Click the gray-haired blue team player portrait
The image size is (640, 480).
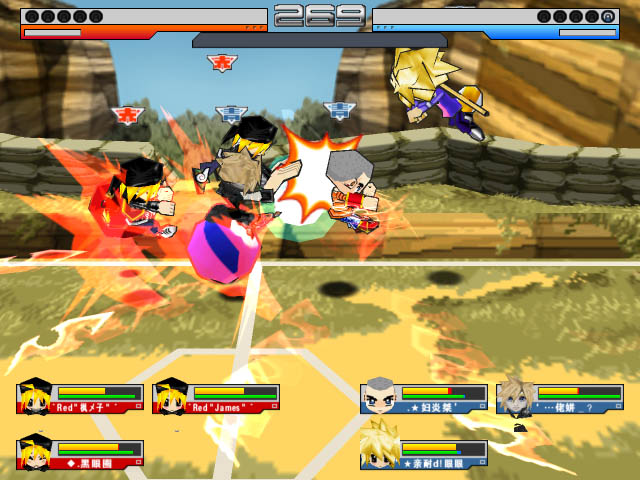coord(378,397)
